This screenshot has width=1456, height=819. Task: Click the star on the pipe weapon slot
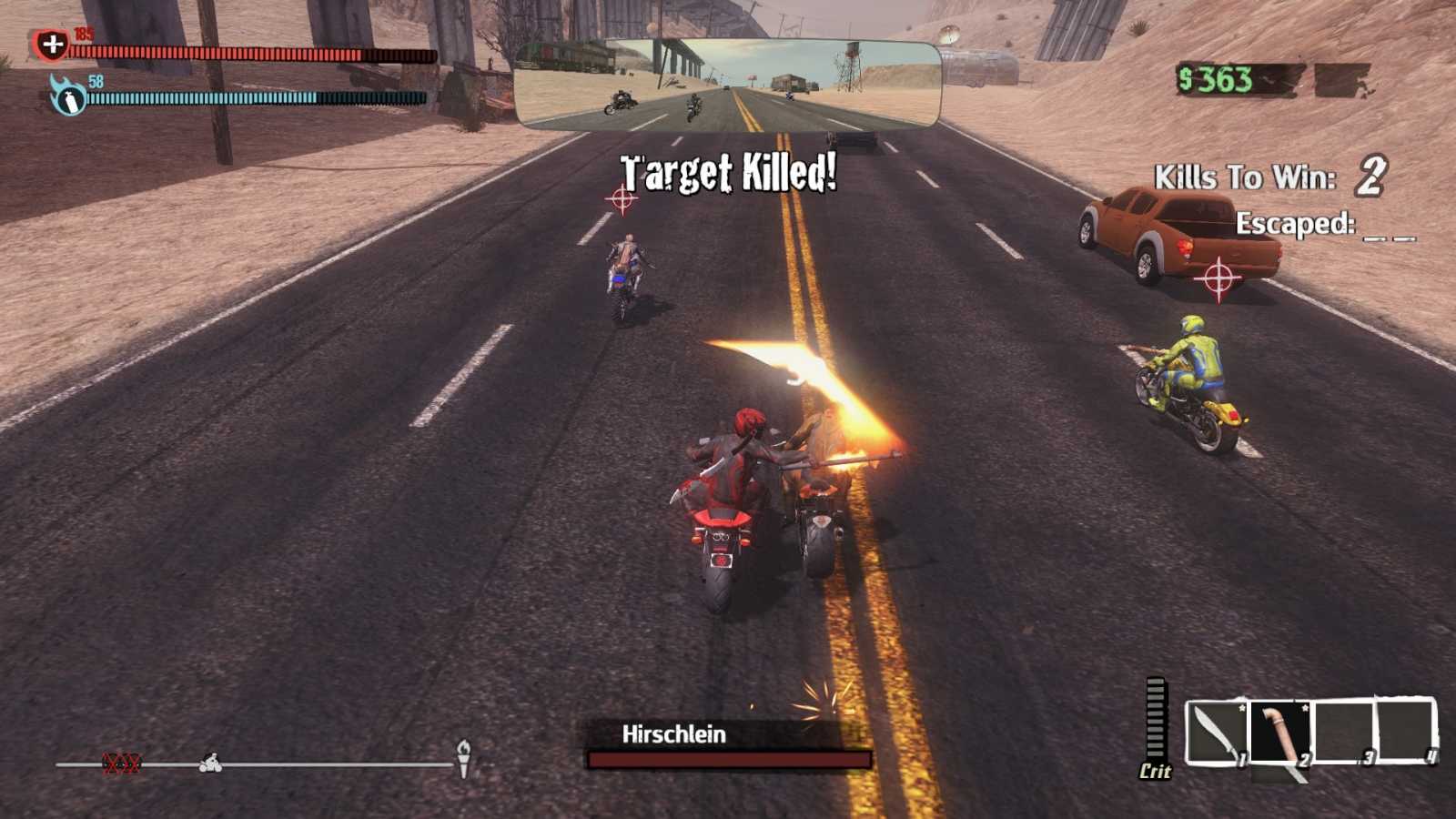(1305, 708)
